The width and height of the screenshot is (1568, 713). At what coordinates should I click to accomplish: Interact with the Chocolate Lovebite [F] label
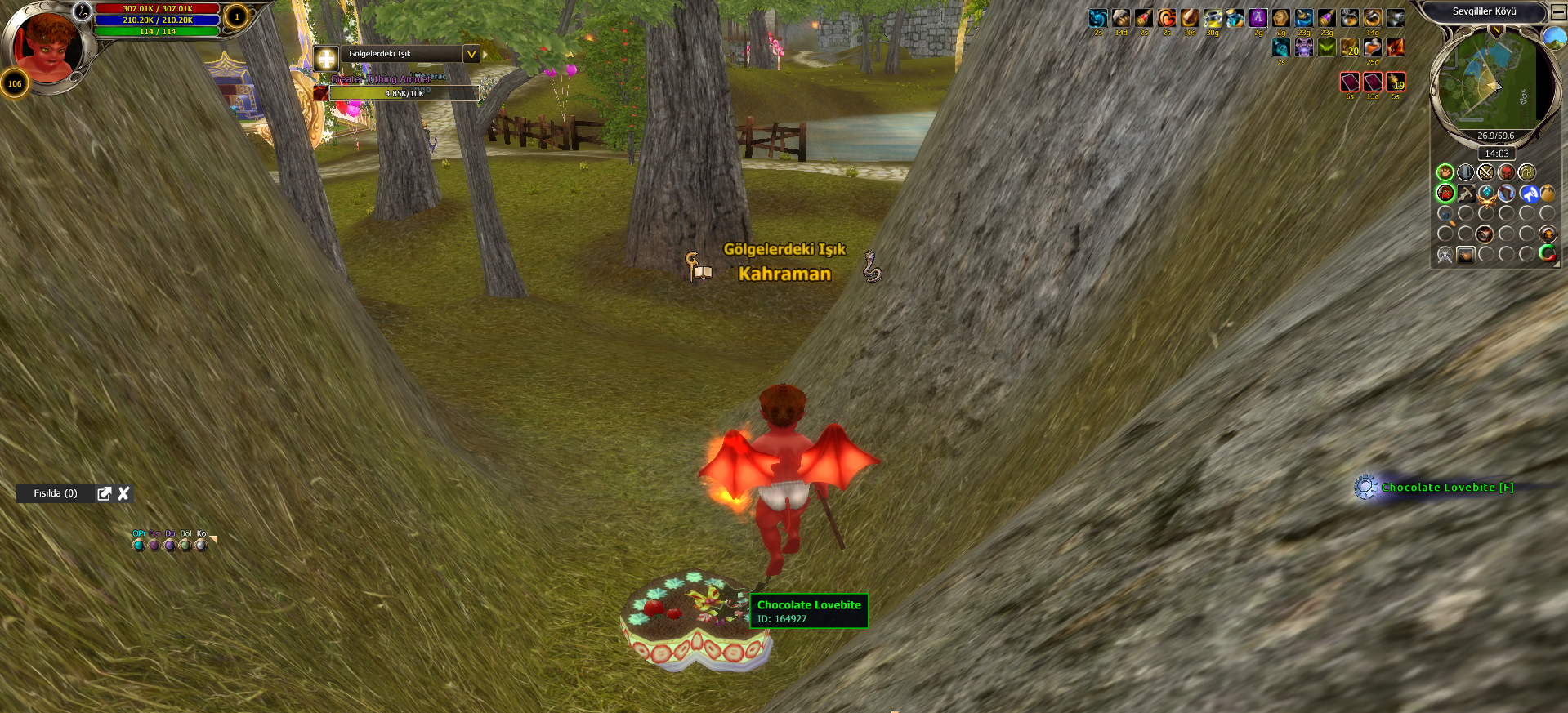[x=1447, y=488]
